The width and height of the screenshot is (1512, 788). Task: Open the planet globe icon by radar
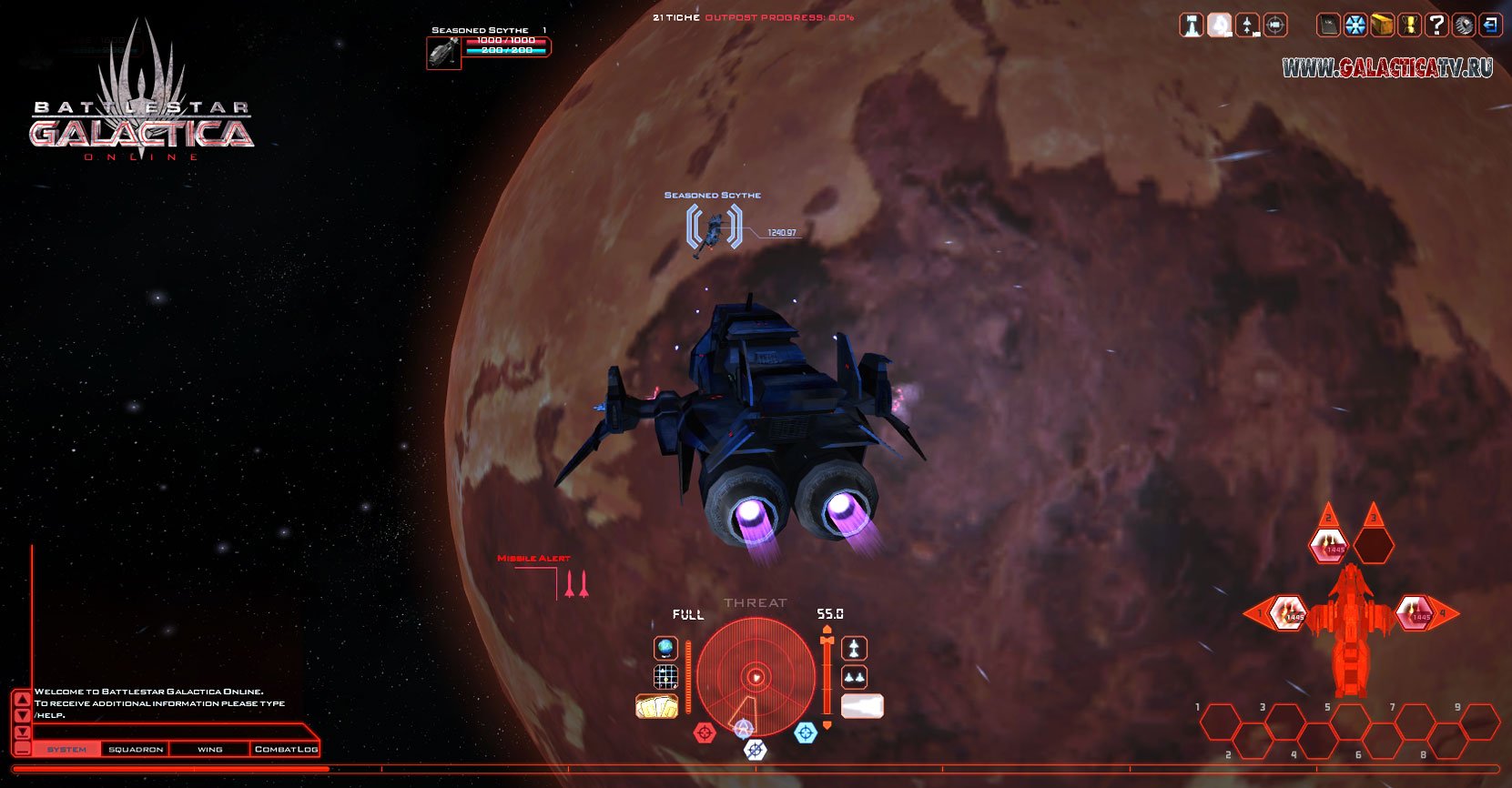point(666,648)
